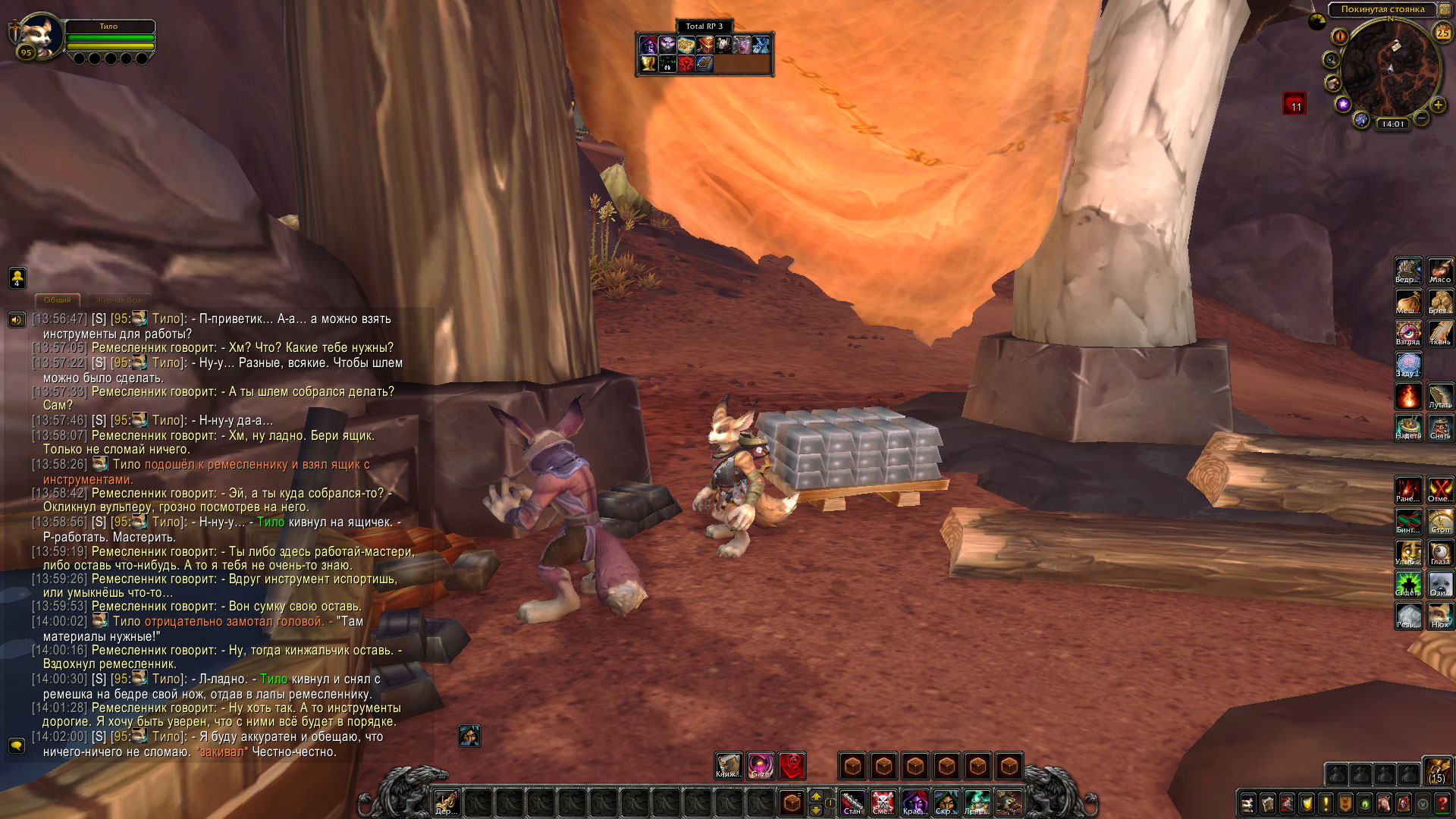Open the calendar showing day 25
The image size is (1456, 819).
tap(1442, 33)
